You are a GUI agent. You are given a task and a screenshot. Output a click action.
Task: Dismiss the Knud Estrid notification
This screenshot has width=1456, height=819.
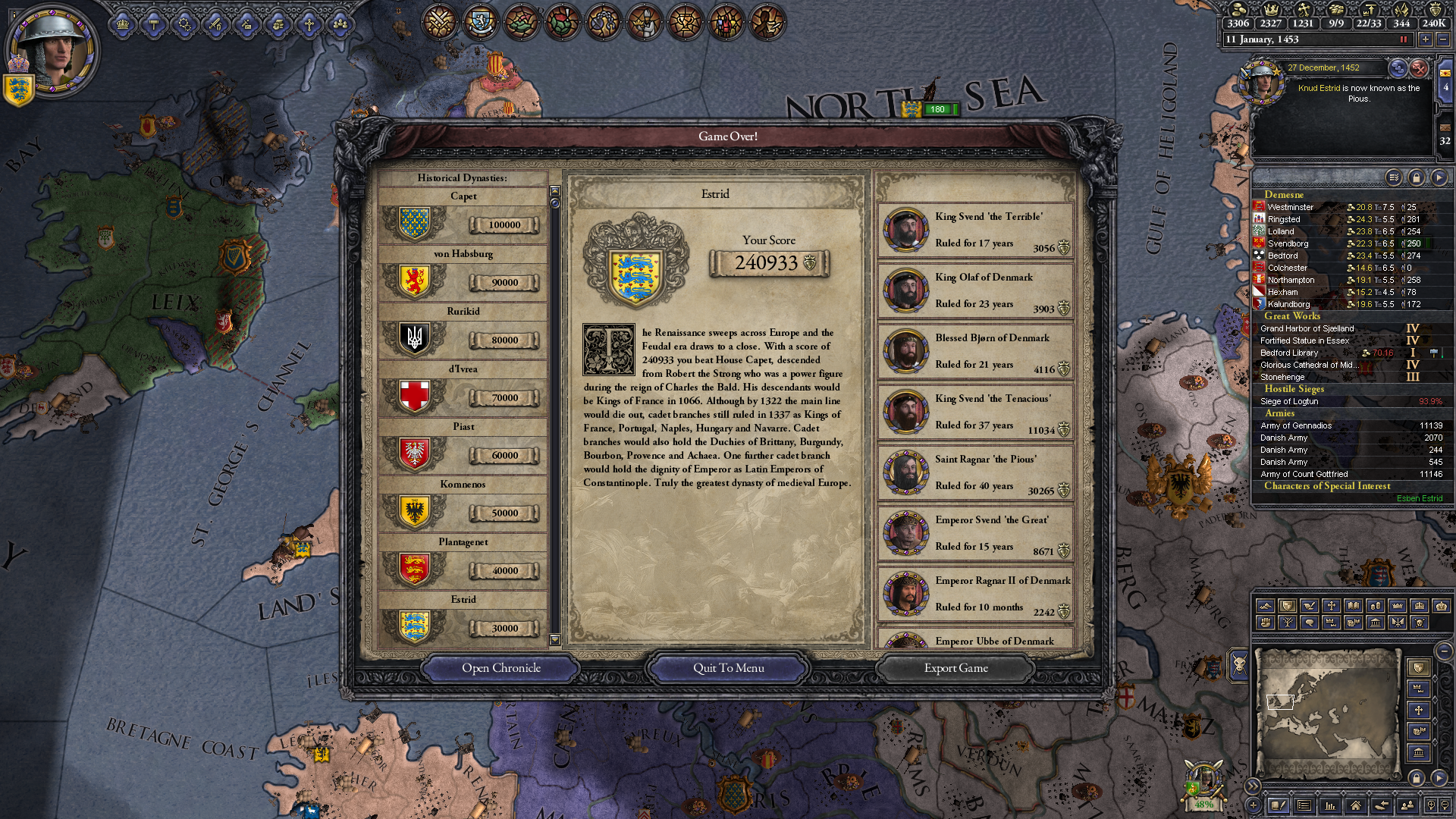1419,68
